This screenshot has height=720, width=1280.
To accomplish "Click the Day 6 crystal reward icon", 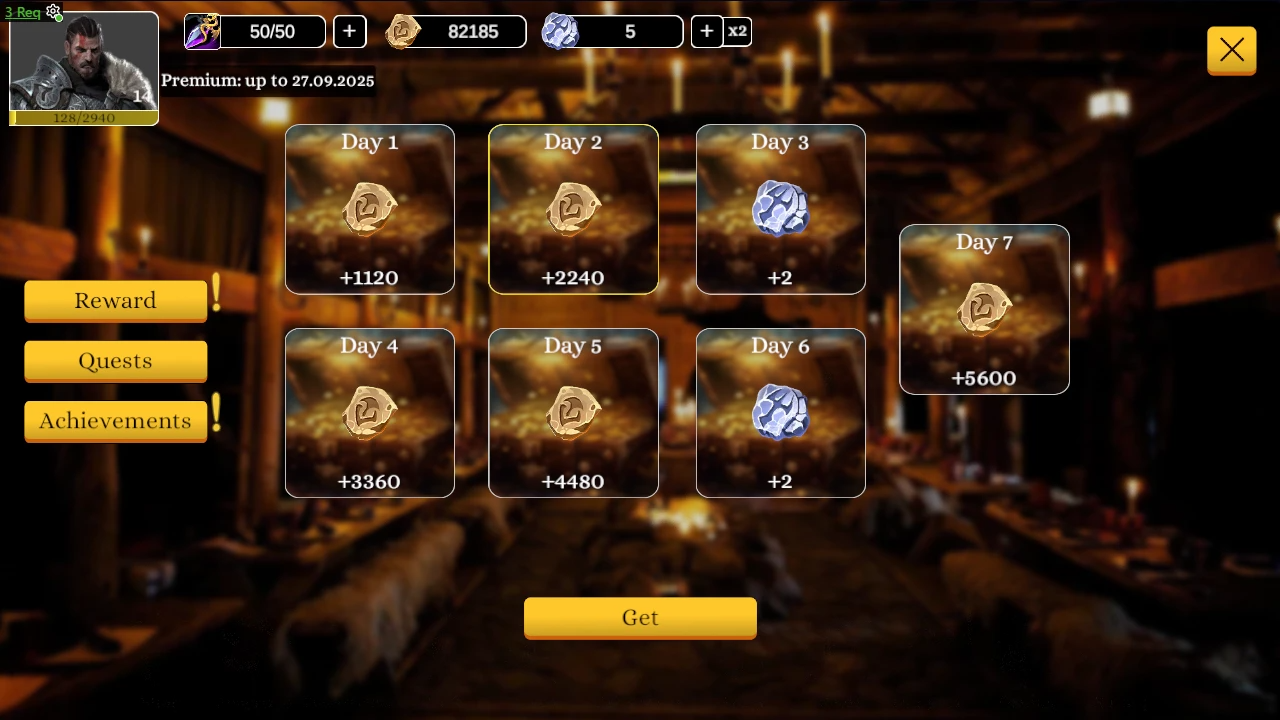I will [780, 411].
